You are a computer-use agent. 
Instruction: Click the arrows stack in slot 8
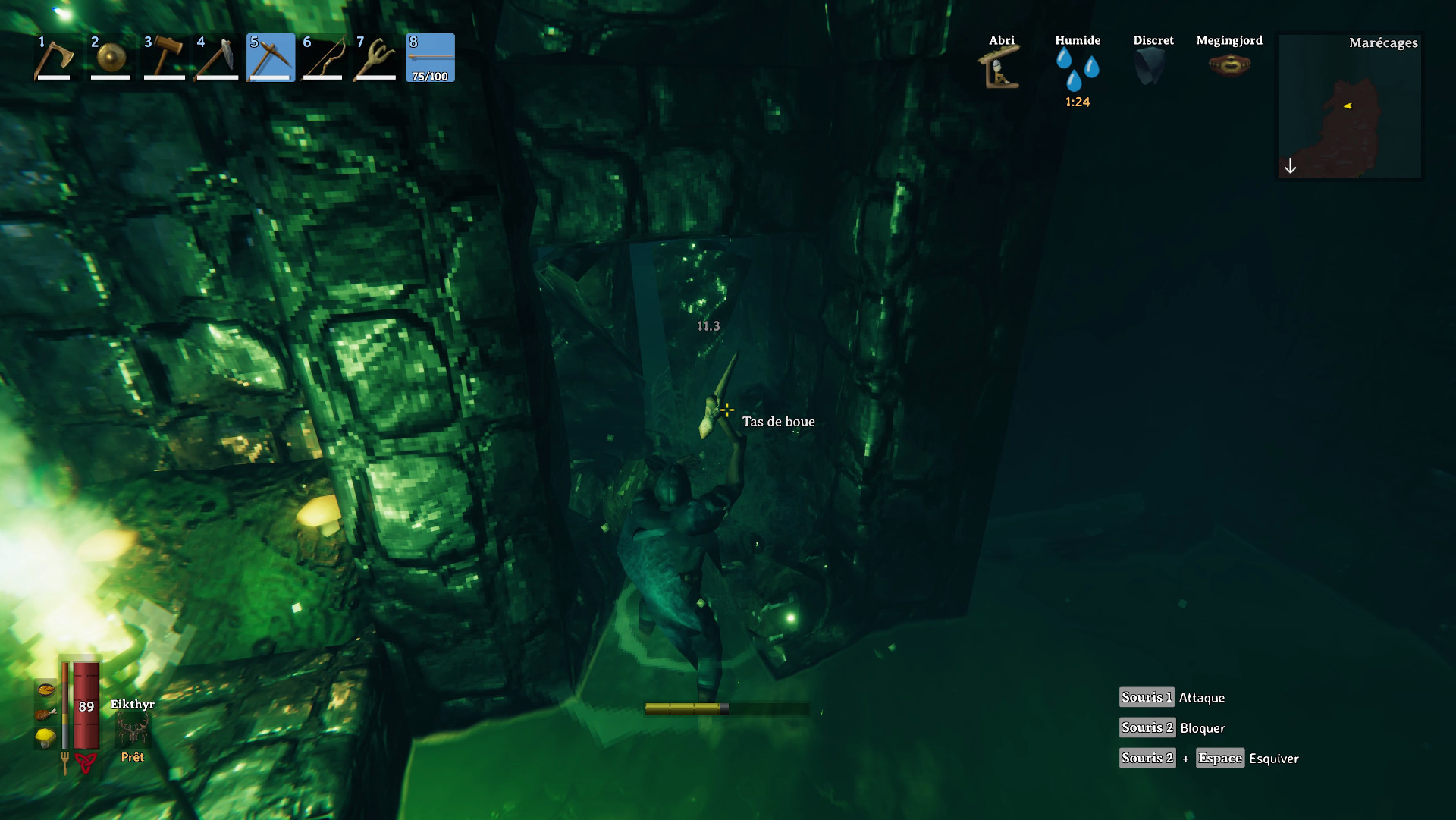(430, 57)
